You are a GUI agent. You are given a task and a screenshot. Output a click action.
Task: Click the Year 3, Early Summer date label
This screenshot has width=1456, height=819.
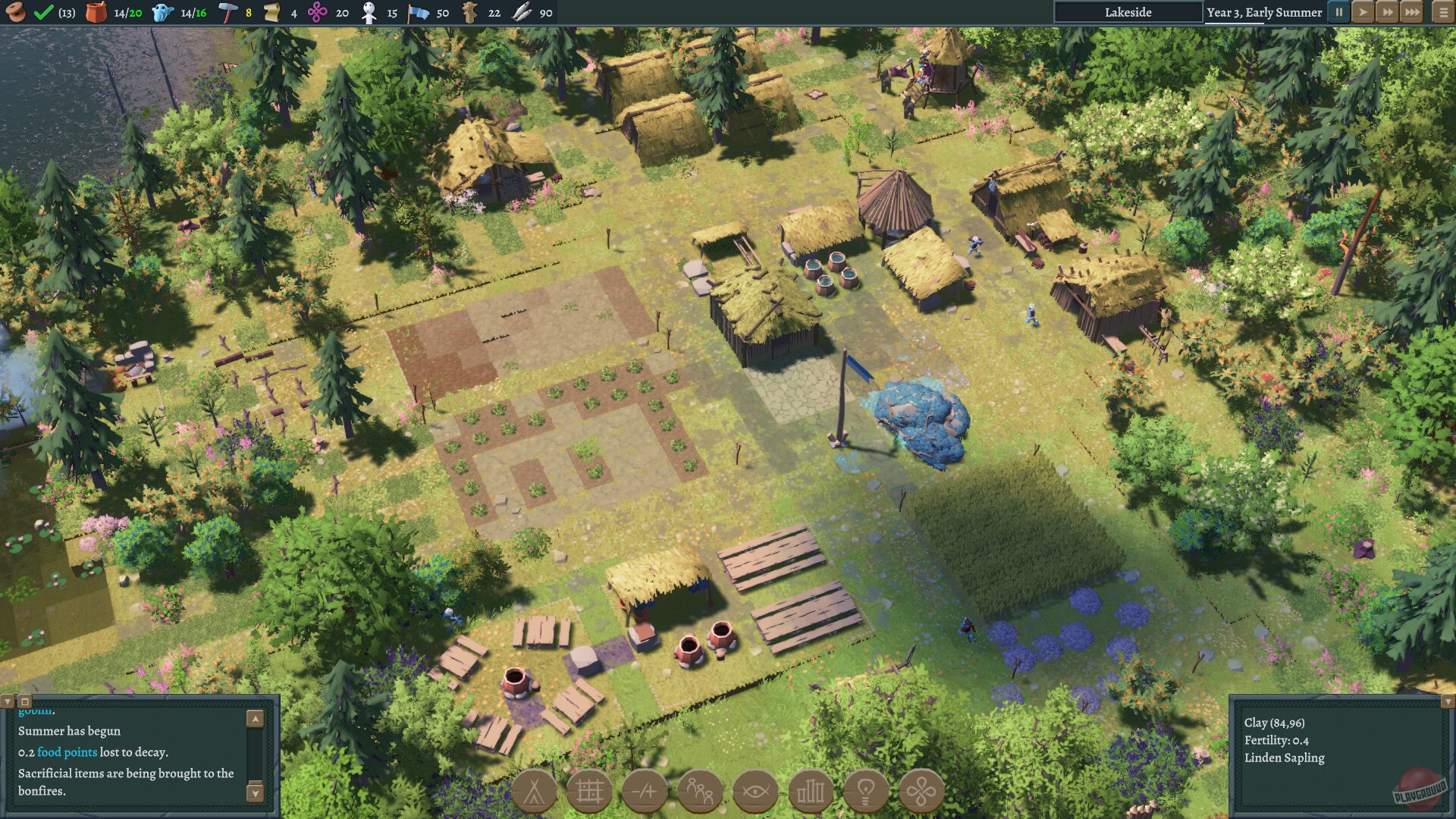coord(1265,12)
